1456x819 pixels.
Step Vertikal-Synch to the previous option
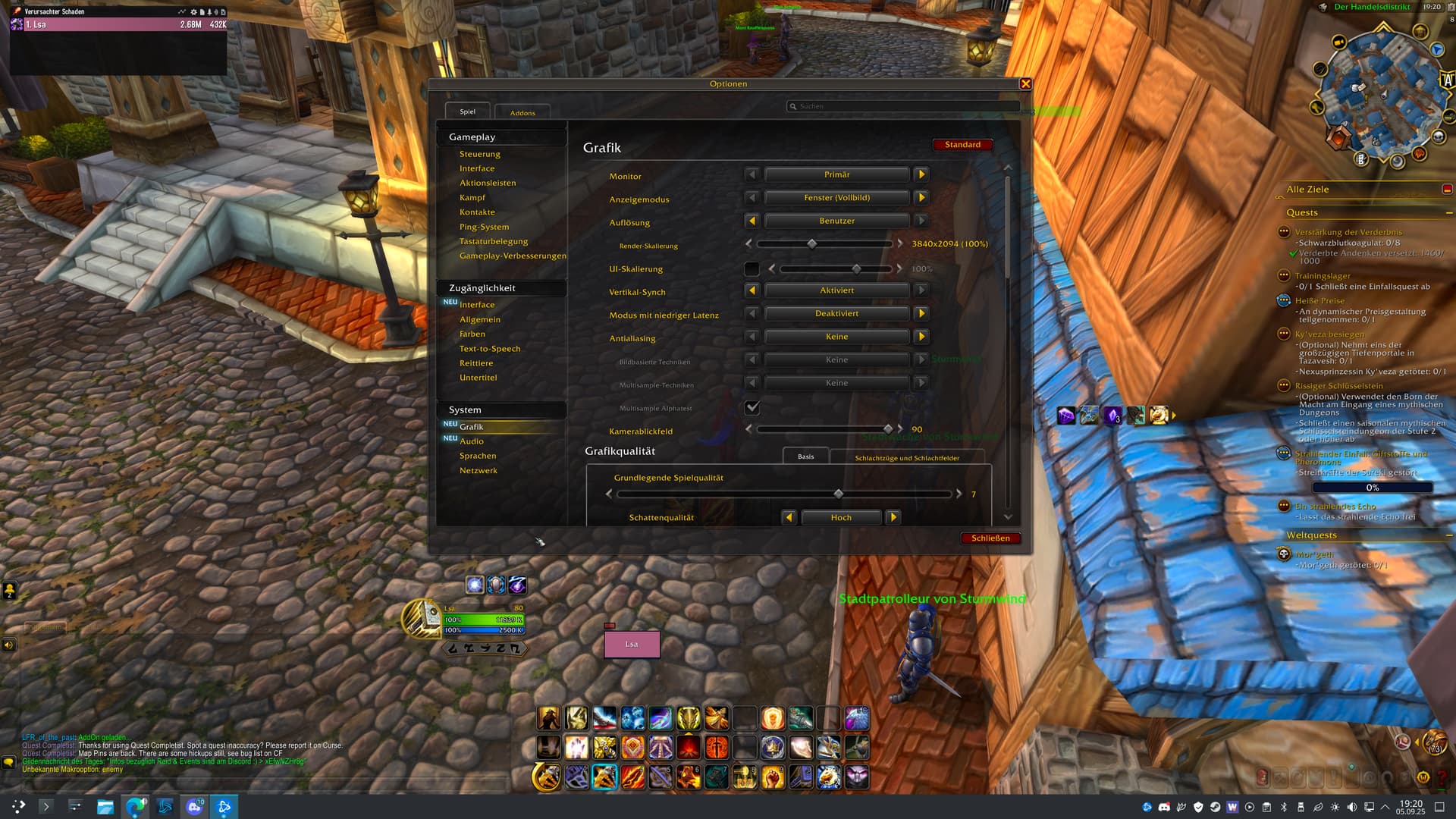(752, 290)
